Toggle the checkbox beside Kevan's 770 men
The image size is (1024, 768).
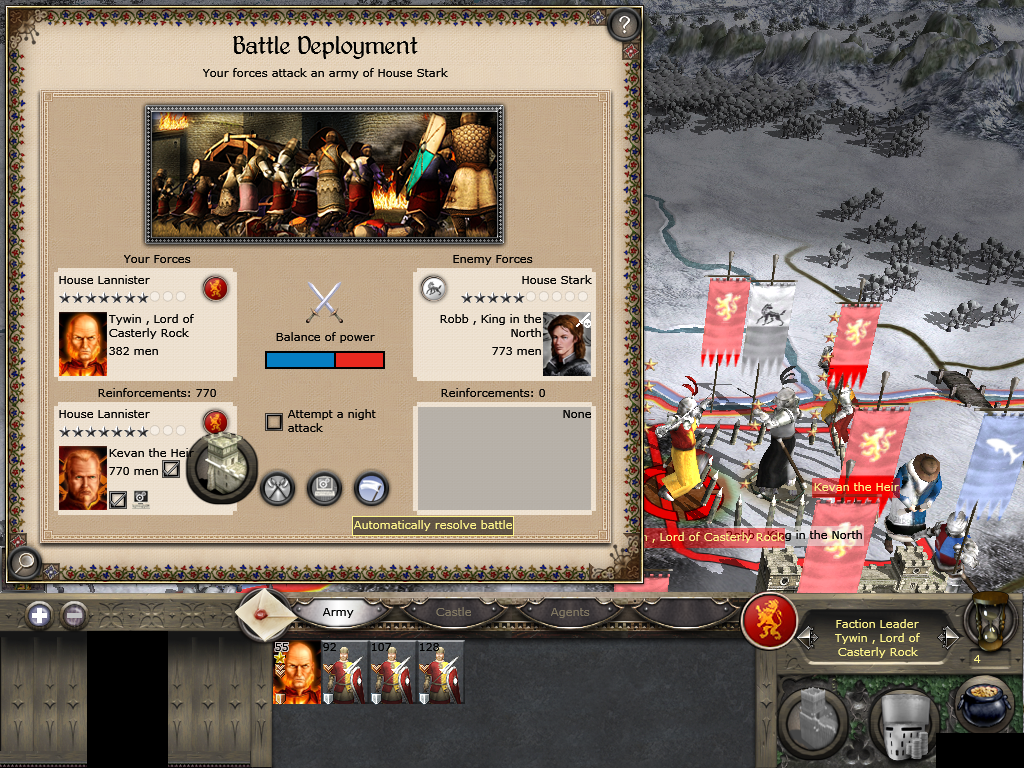tap(171, 469)
